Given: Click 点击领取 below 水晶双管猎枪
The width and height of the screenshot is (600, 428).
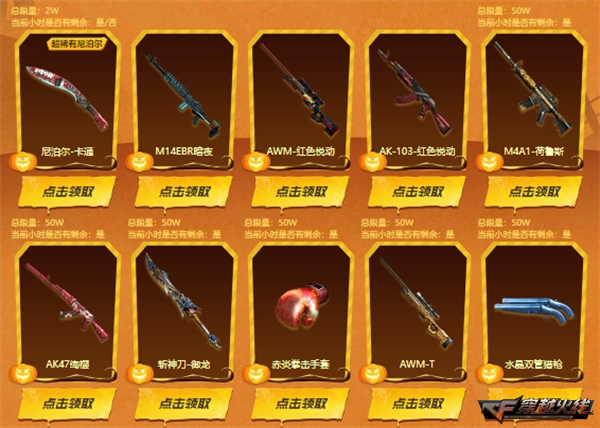Looking at the screenshot, I should tap(532, 403).
